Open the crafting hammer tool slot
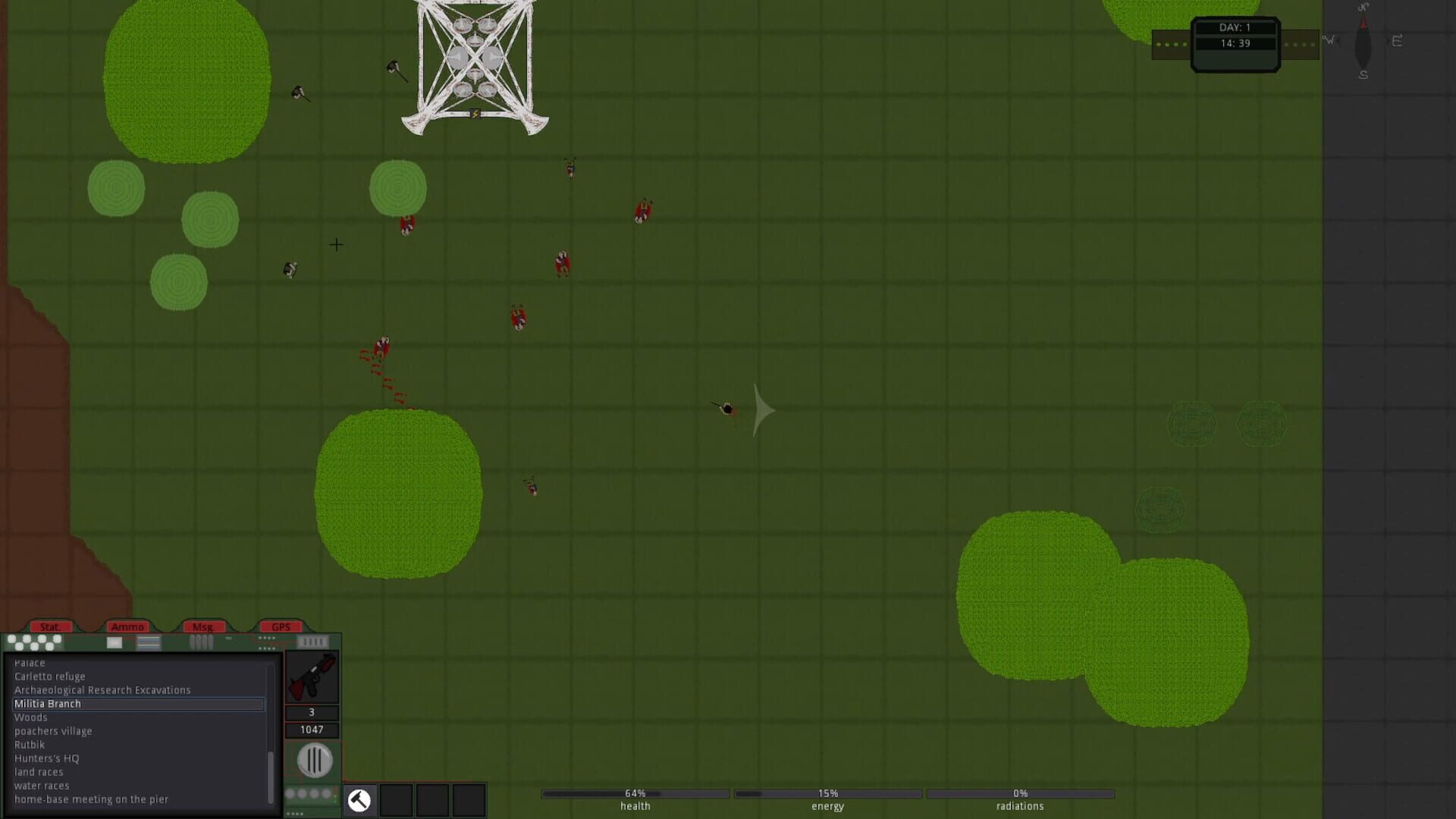1456x819 pixels. [x=358, y=800]
